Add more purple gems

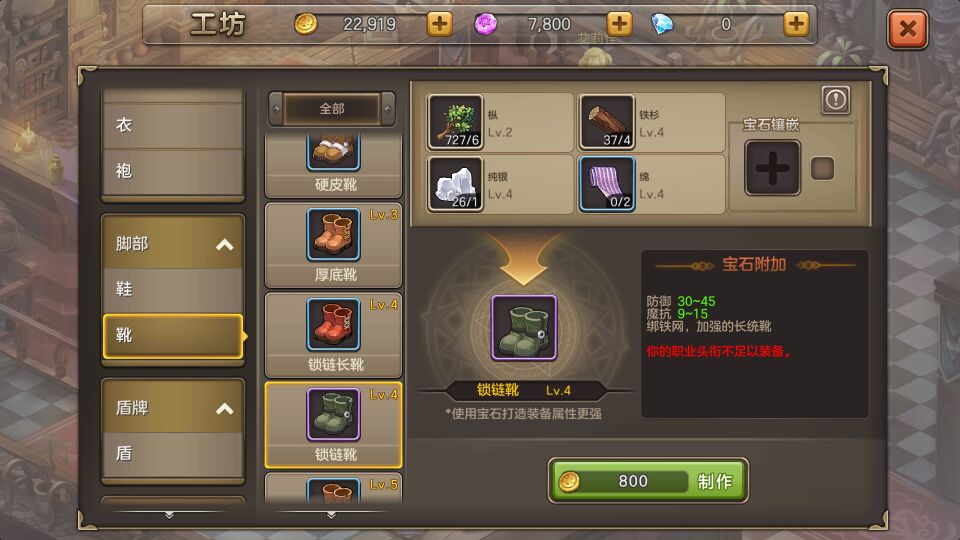point(619,24)
